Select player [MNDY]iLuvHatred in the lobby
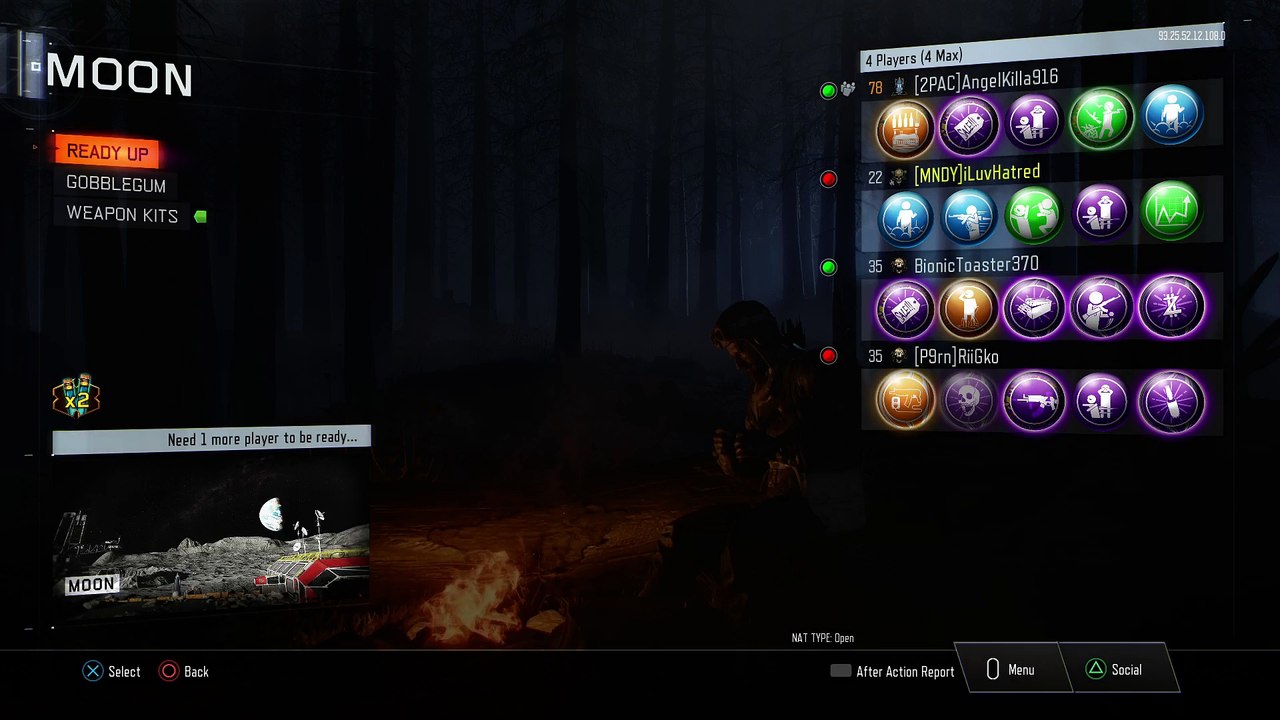 [976, 175]
